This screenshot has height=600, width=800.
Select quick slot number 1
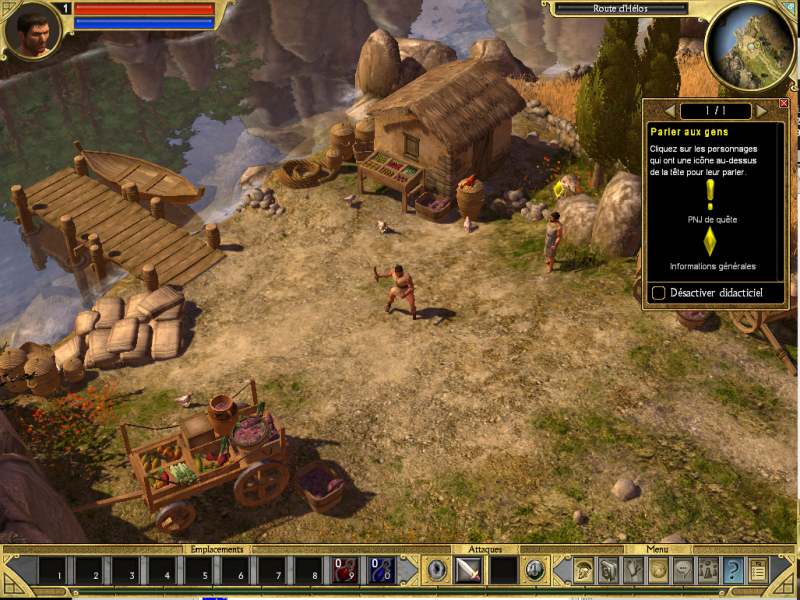[58, 571]
